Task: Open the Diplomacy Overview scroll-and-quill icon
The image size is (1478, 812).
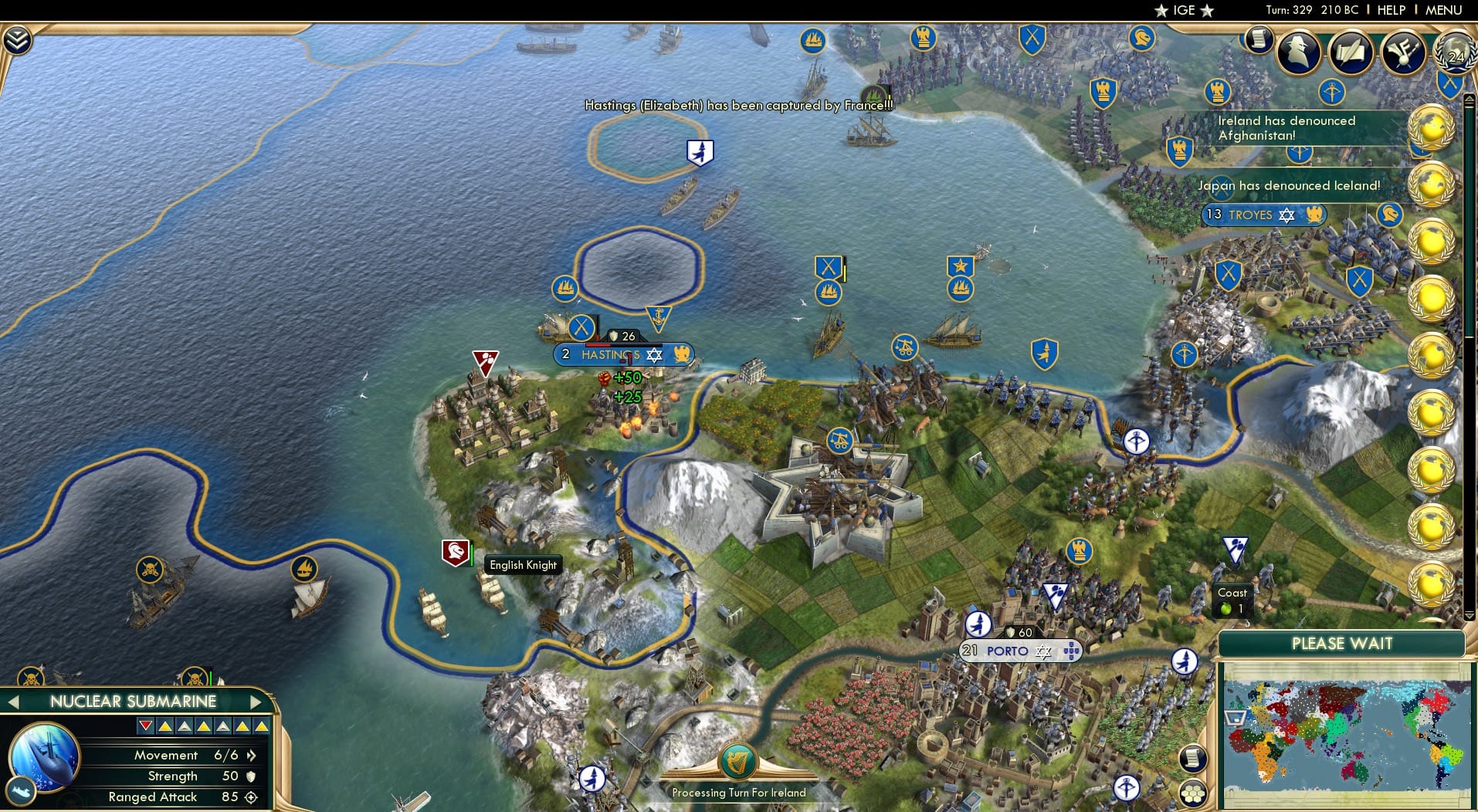Action: tap(1352, 52)
